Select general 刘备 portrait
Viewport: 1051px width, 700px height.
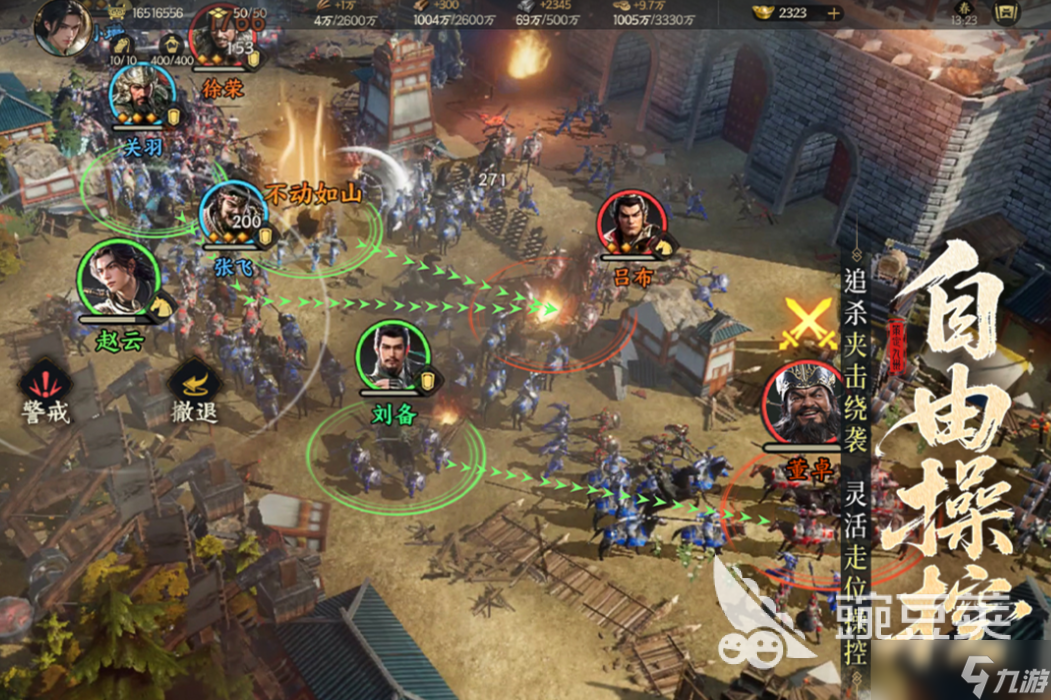[x=393, y=356]
